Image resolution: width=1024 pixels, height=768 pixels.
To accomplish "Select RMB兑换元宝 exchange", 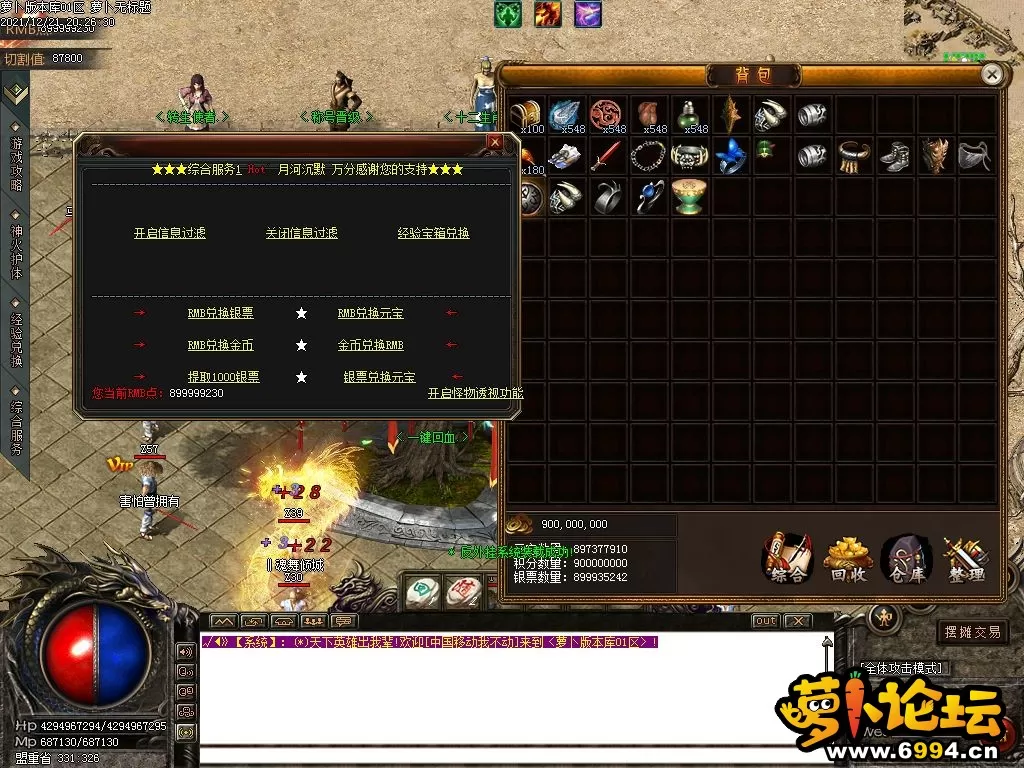I will click(x=370, y=313).
